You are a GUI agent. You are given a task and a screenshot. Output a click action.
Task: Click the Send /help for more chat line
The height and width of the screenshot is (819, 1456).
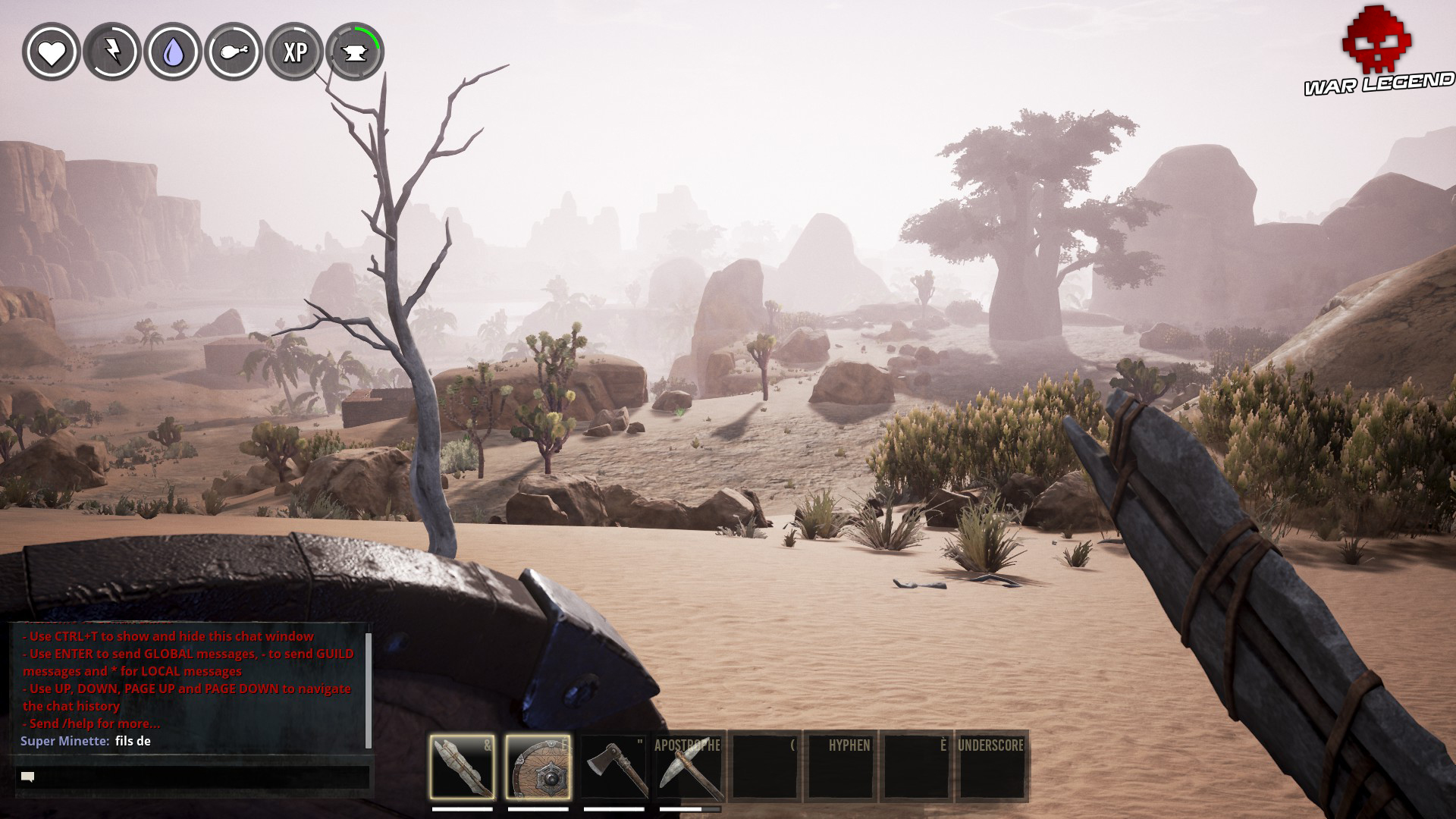point(91,725)
